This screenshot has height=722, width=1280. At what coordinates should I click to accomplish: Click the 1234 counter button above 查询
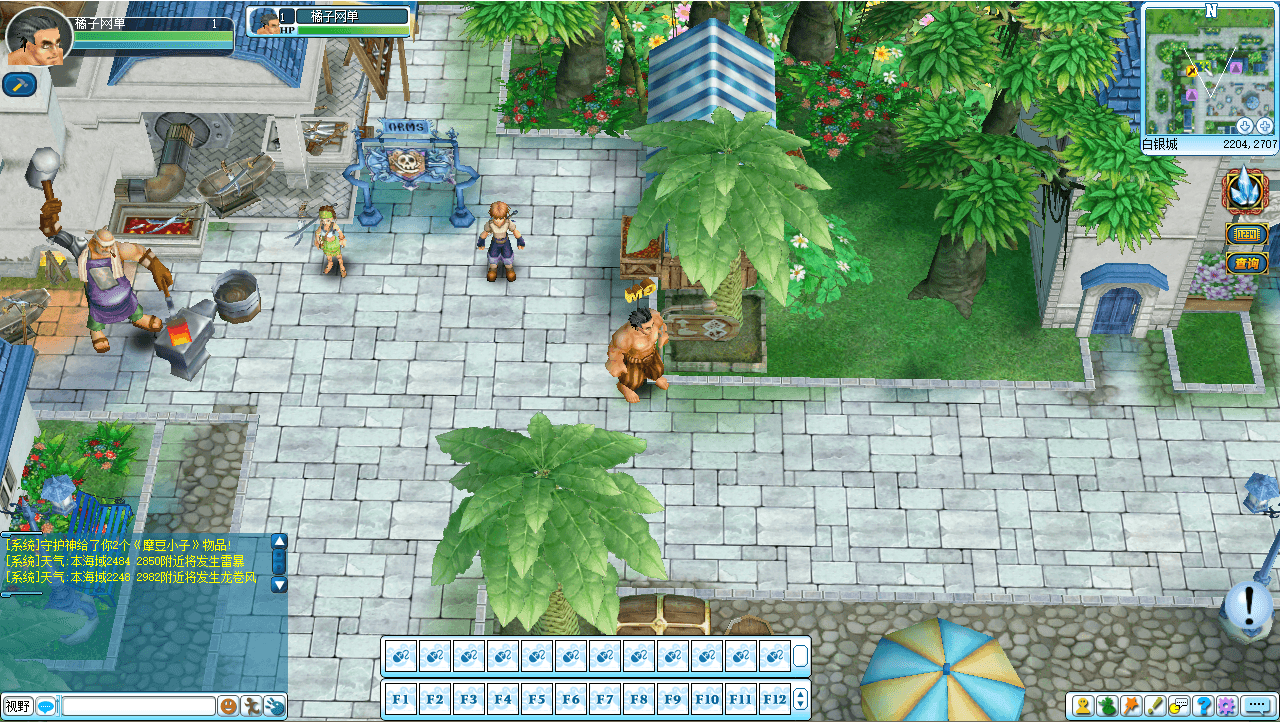1246,233
